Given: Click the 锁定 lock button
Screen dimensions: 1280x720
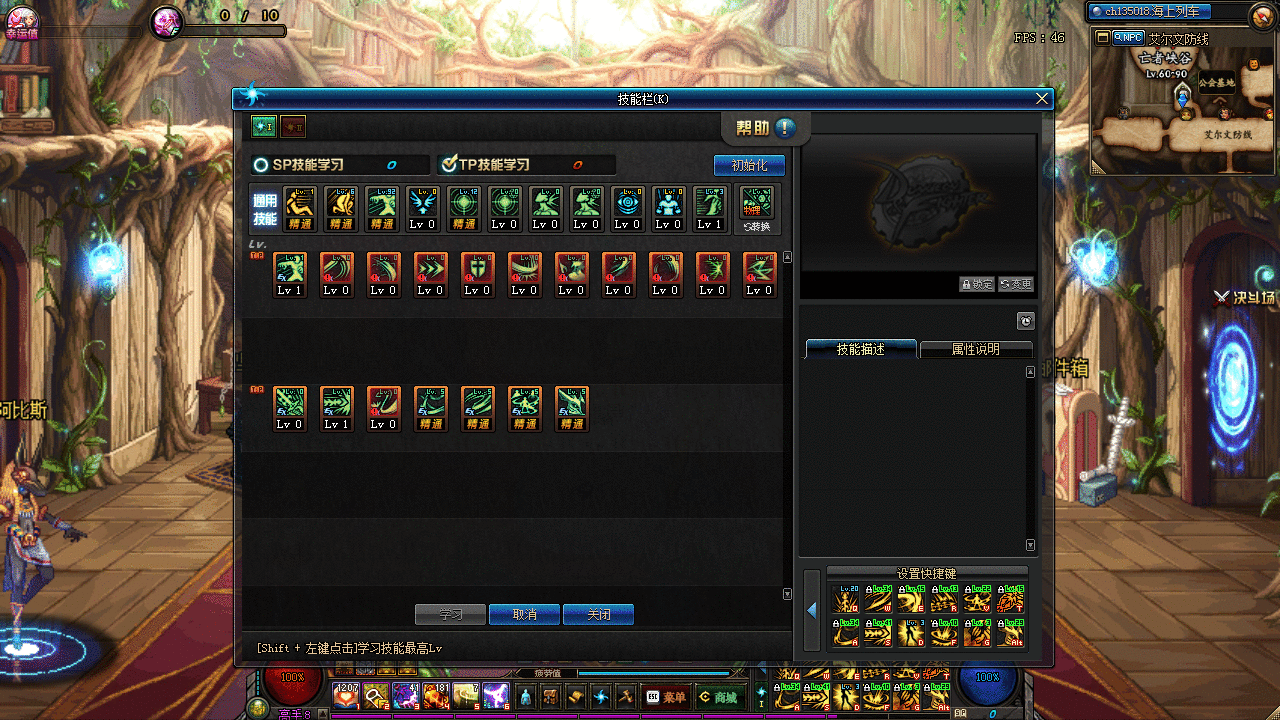Looking at the screenshot, I should coord(976,284).
